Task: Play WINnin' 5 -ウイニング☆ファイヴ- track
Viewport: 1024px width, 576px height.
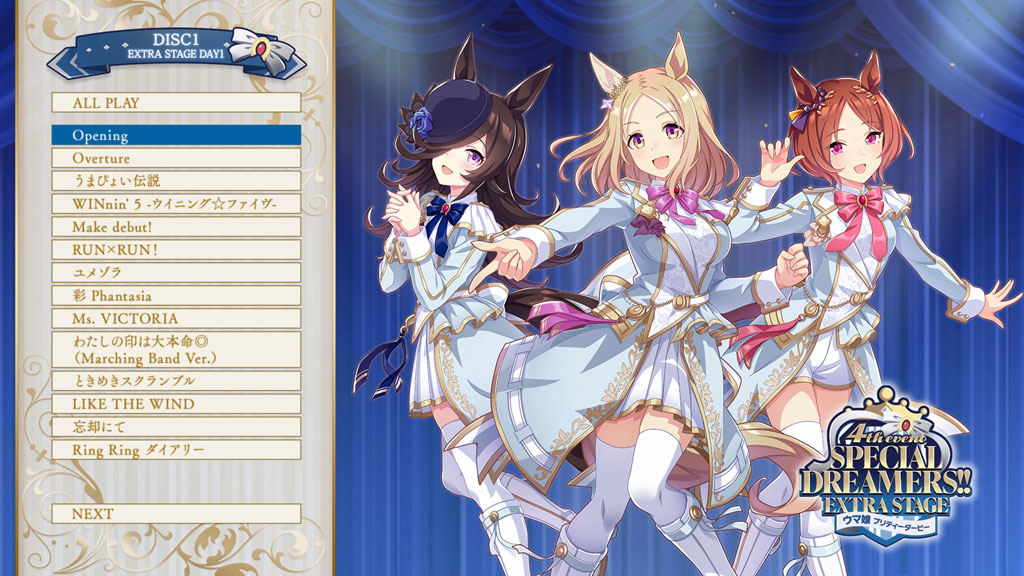Action: point(176,204)
